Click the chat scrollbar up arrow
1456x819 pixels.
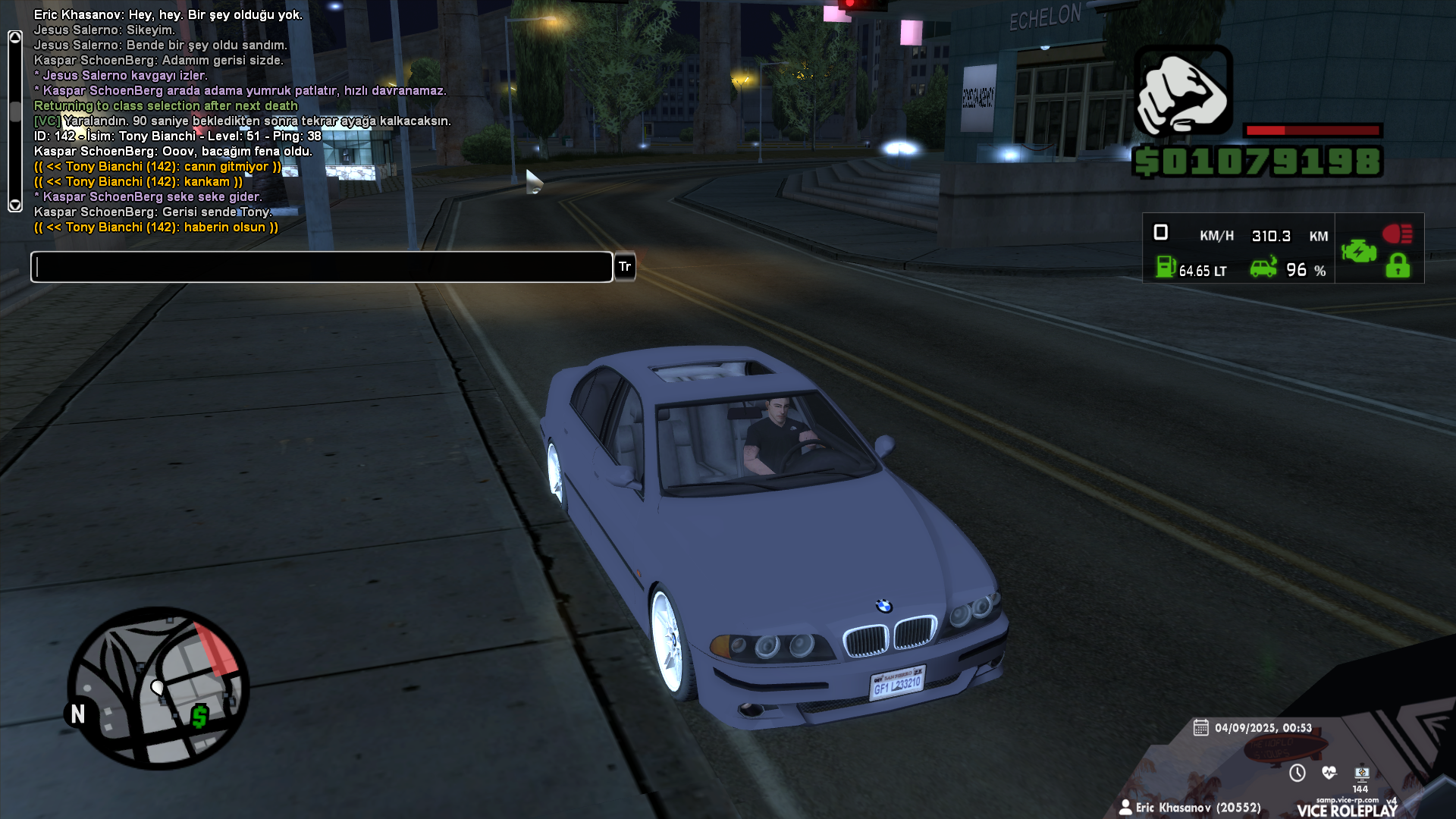pyautogui.click(x=15, y=37)
